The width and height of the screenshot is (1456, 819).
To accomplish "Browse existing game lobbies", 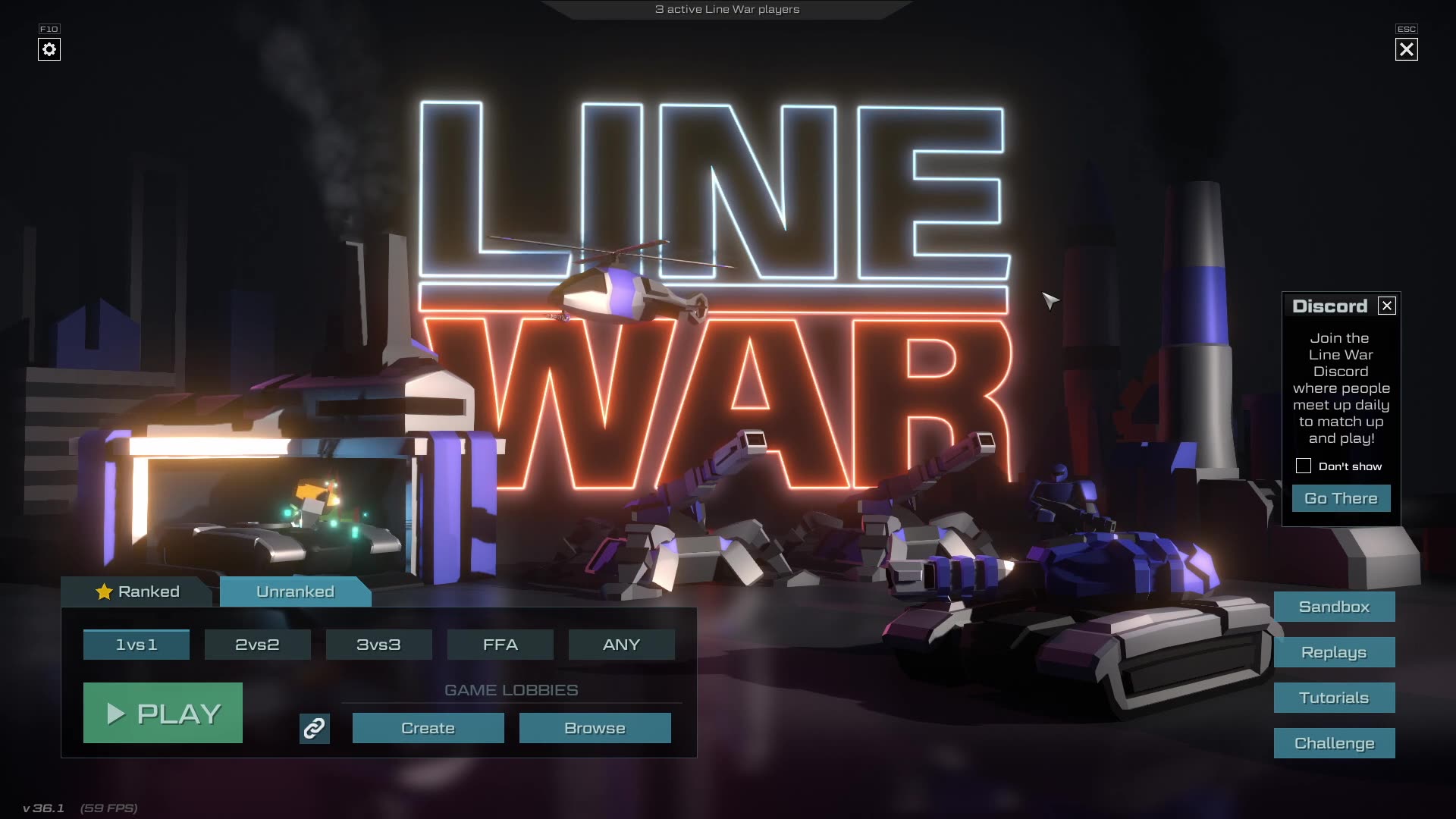I will click(595, 728).
